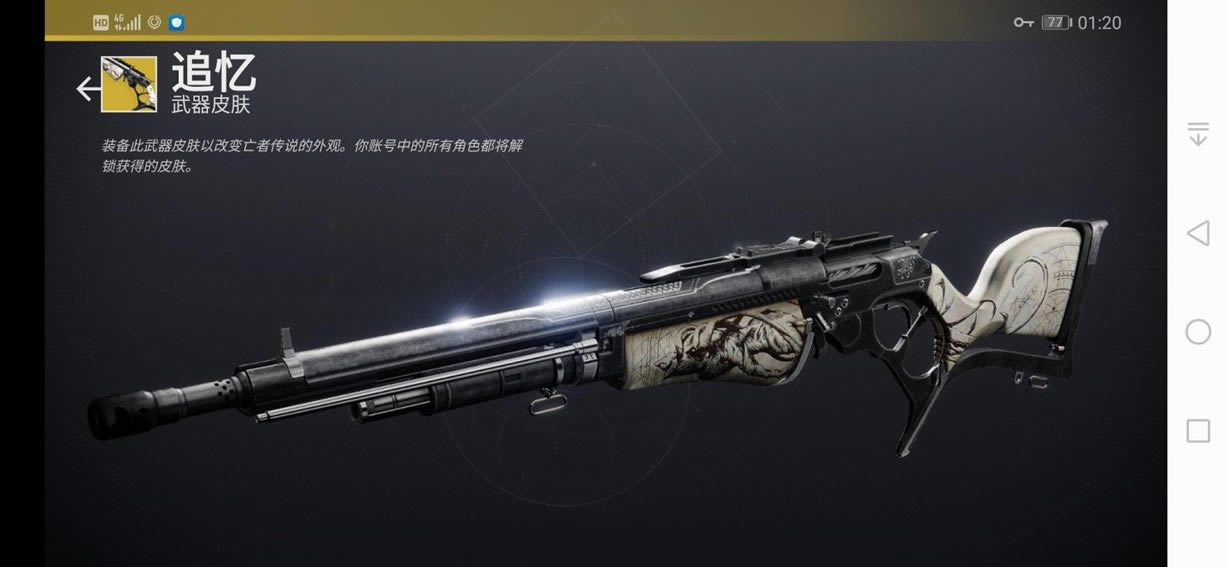Open recent apps with the square button

(x=1198, y=431)
